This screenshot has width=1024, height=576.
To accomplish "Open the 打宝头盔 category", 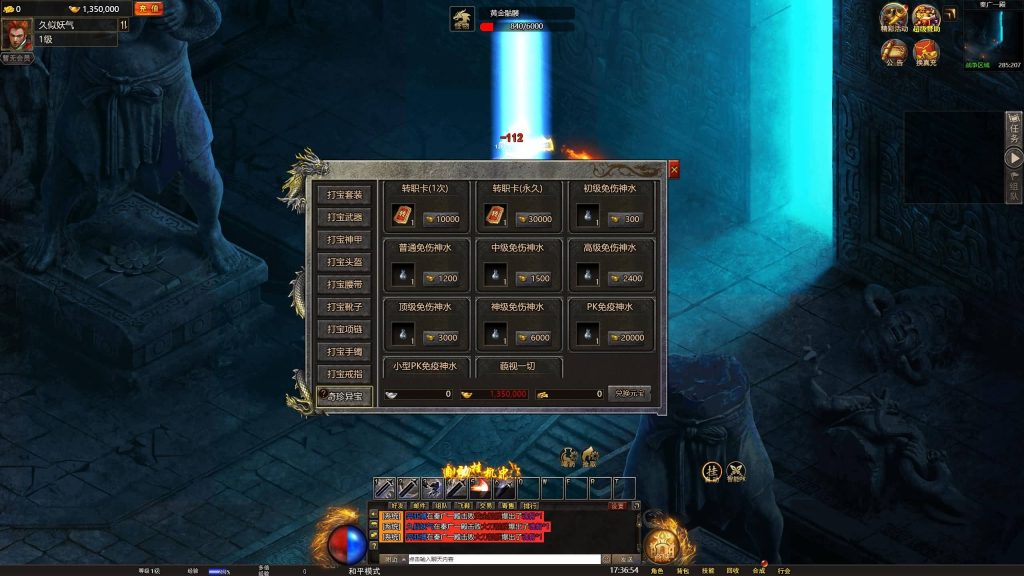I will tap(345, 262).
